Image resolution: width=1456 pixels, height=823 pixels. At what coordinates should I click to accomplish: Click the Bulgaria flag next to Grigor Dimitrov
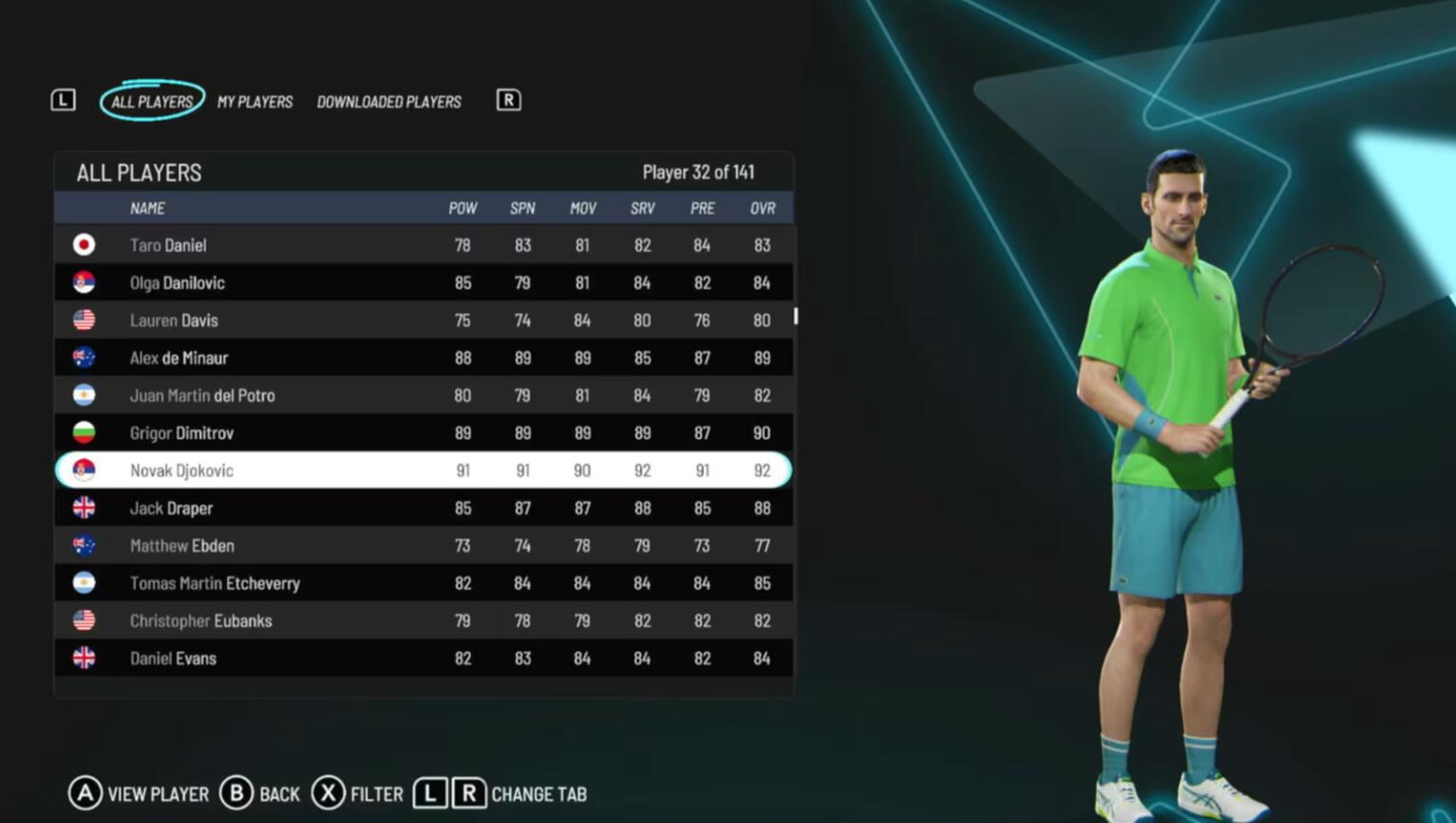[x=84, y=432]
